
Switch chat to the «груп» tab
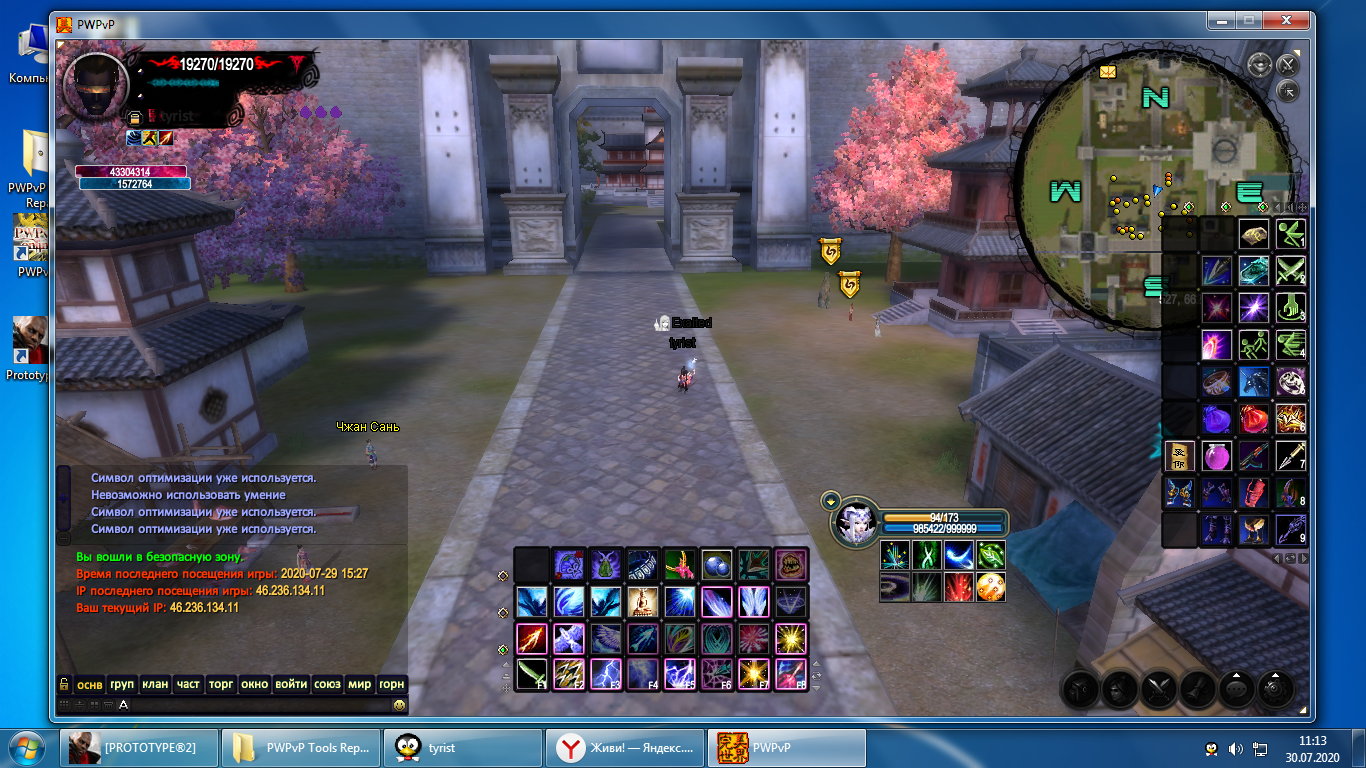[122, 684]
